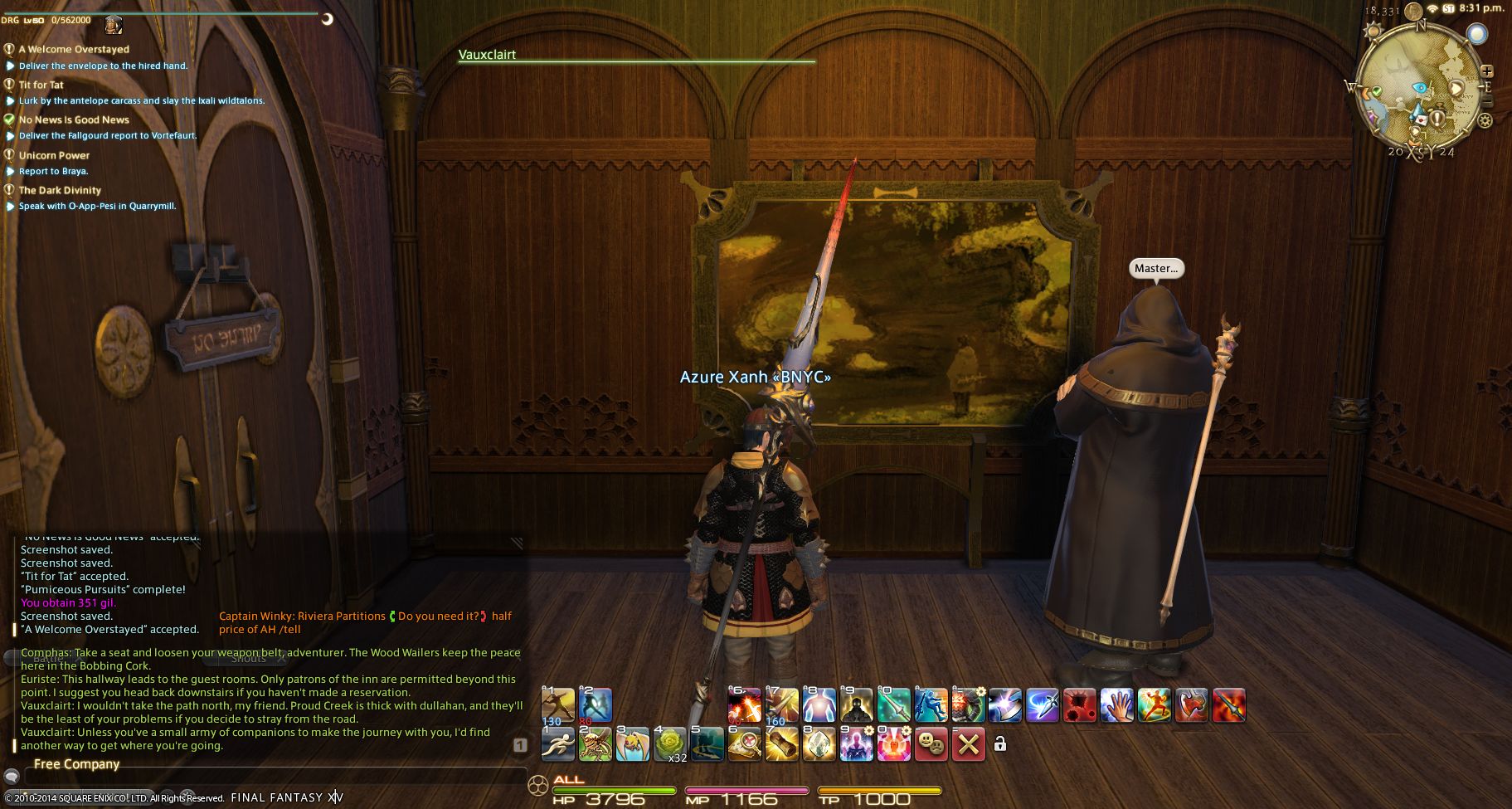Activate the fiery lance ability at hotbar end

pos(1228,705)
